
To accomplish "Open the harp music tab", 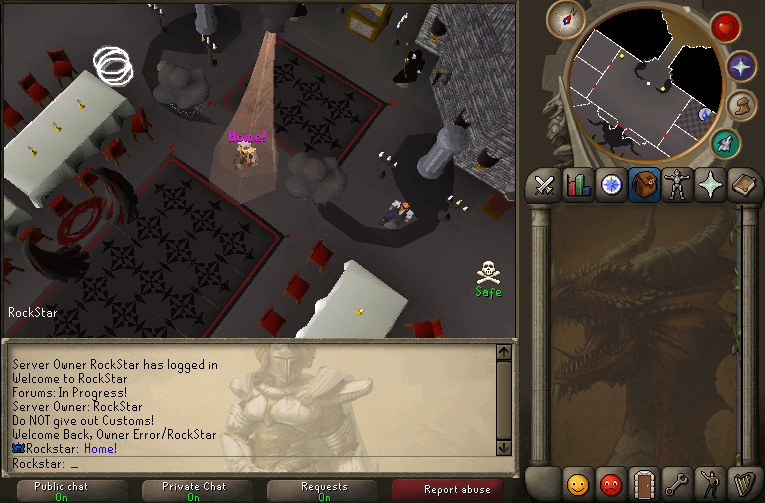I will (x=744, y=485).
